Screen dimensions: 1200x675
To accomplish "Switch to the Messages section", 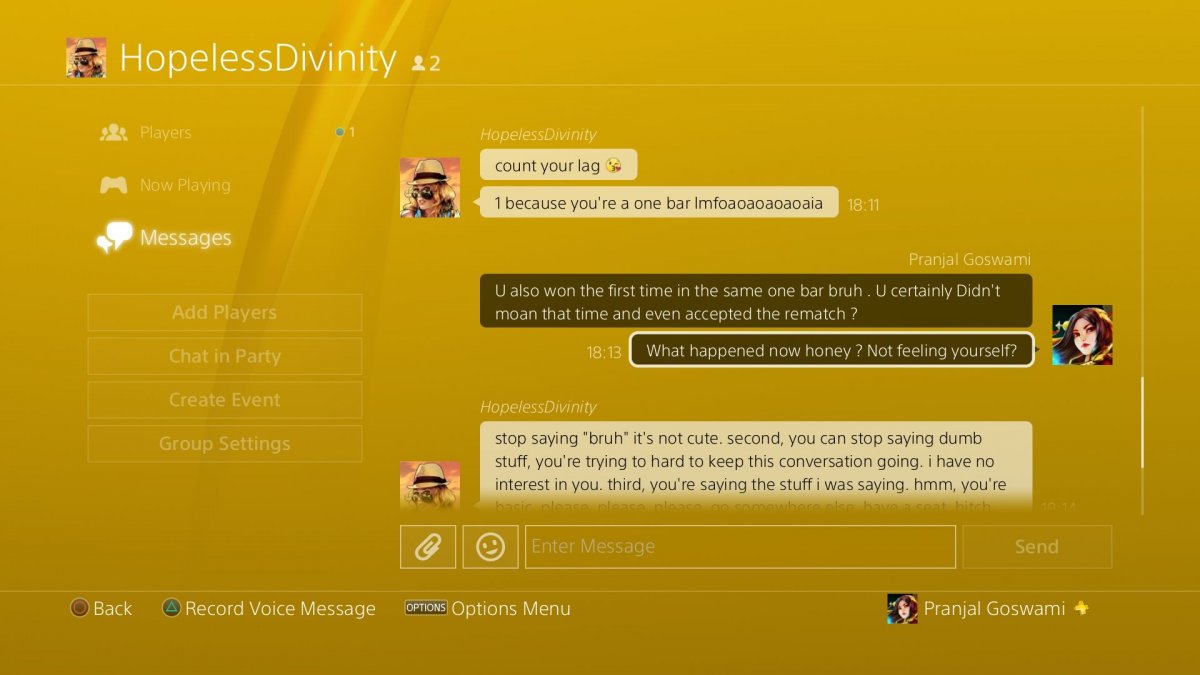I will [x=185, y=238].
